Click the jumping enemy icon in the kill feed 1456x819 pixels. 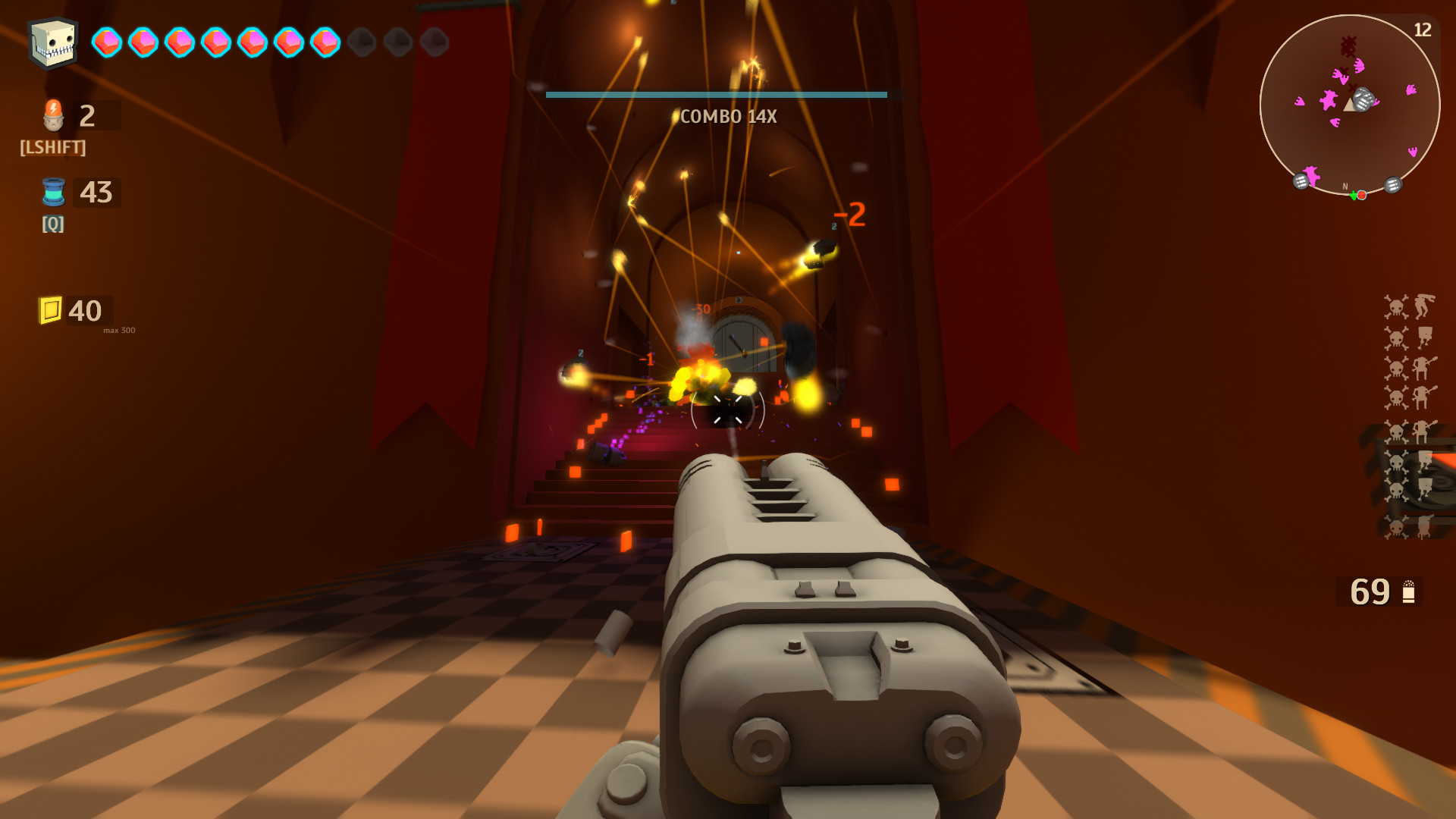click(1423, 306)
